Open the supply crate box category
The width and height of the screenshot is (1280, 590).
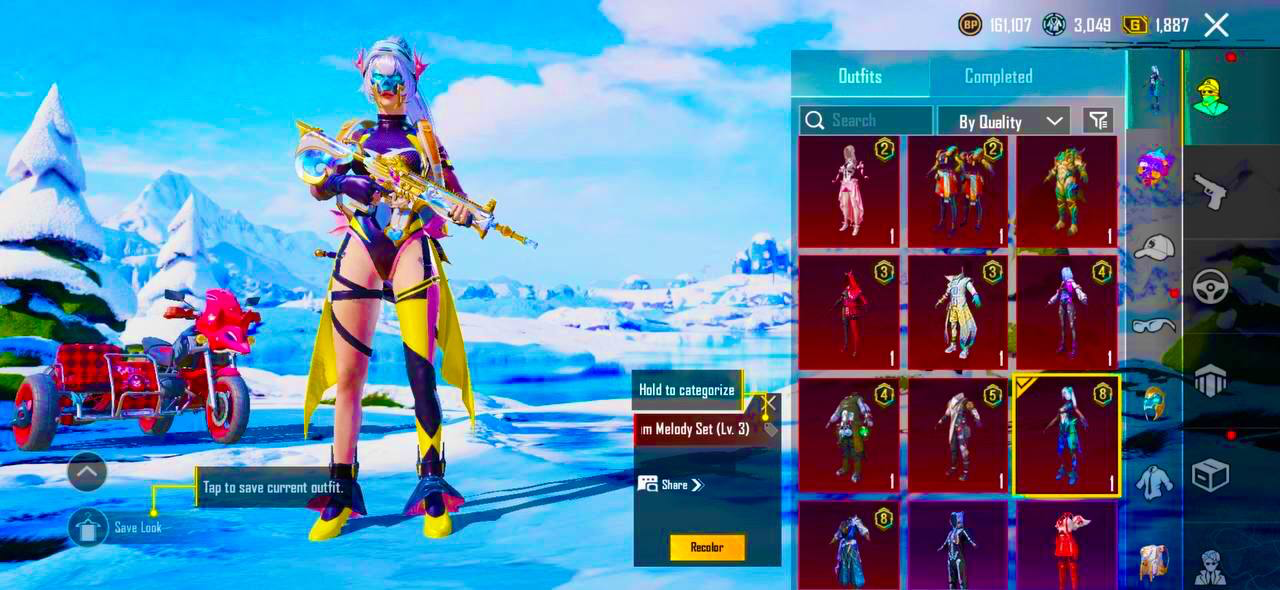[1210, 475]
